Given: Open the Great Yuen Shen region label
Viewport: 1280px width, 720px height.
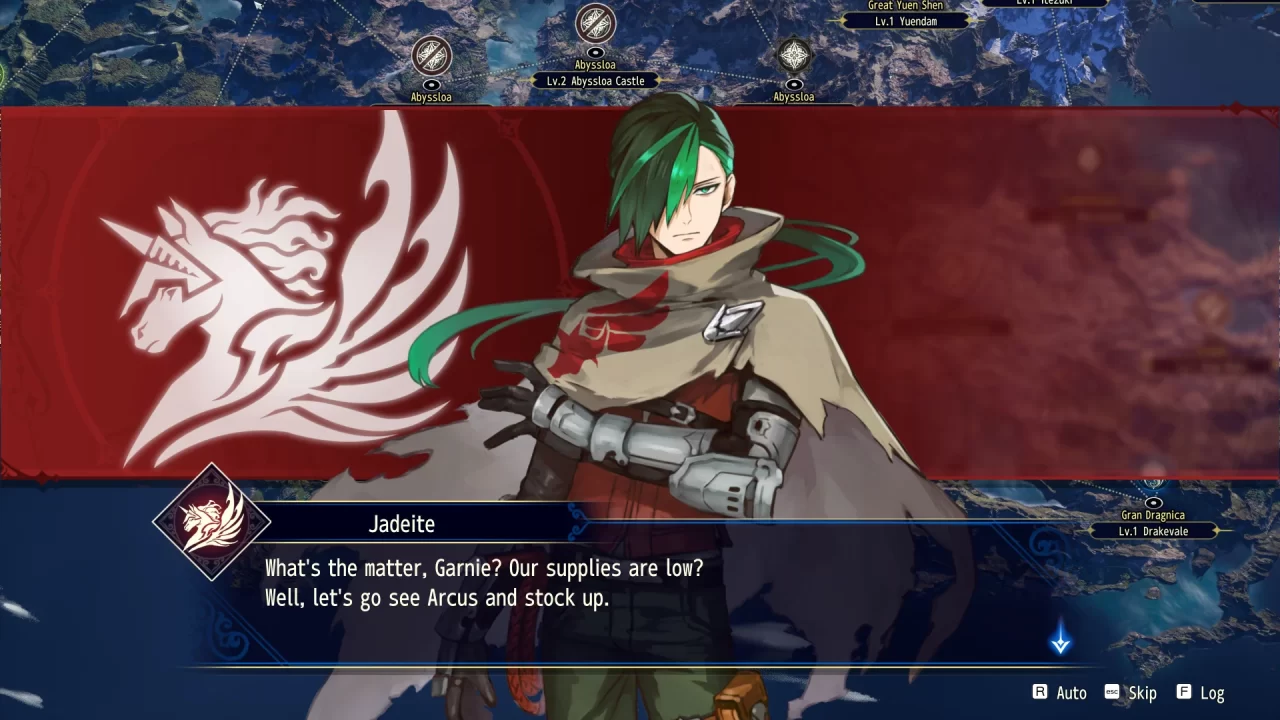Looking at the screenshot, I should (905, 5).
